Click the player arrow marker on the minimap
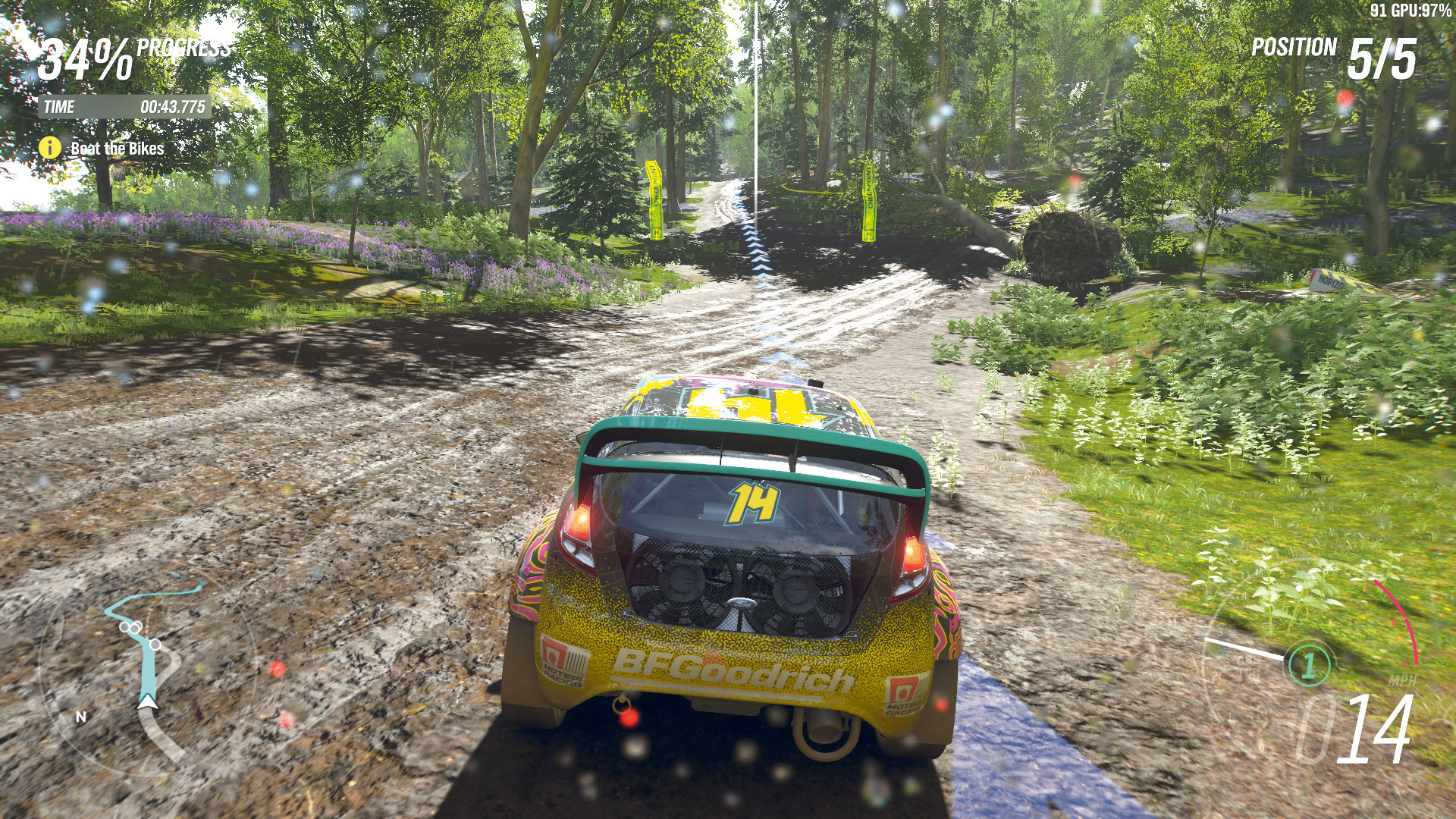 coord(148,702)
